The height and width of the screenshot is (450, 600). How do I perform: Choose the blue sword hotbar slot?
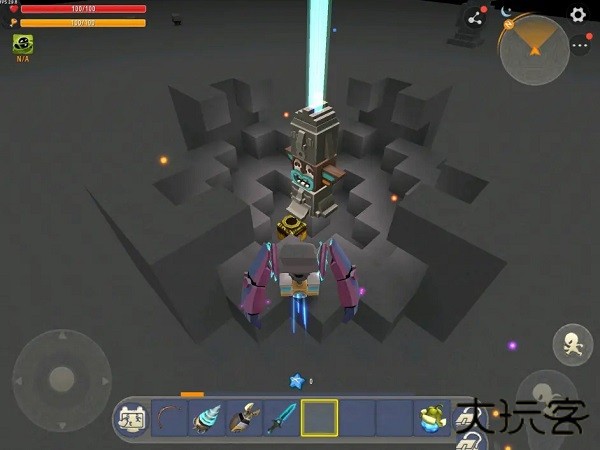(x=282, y=418)
